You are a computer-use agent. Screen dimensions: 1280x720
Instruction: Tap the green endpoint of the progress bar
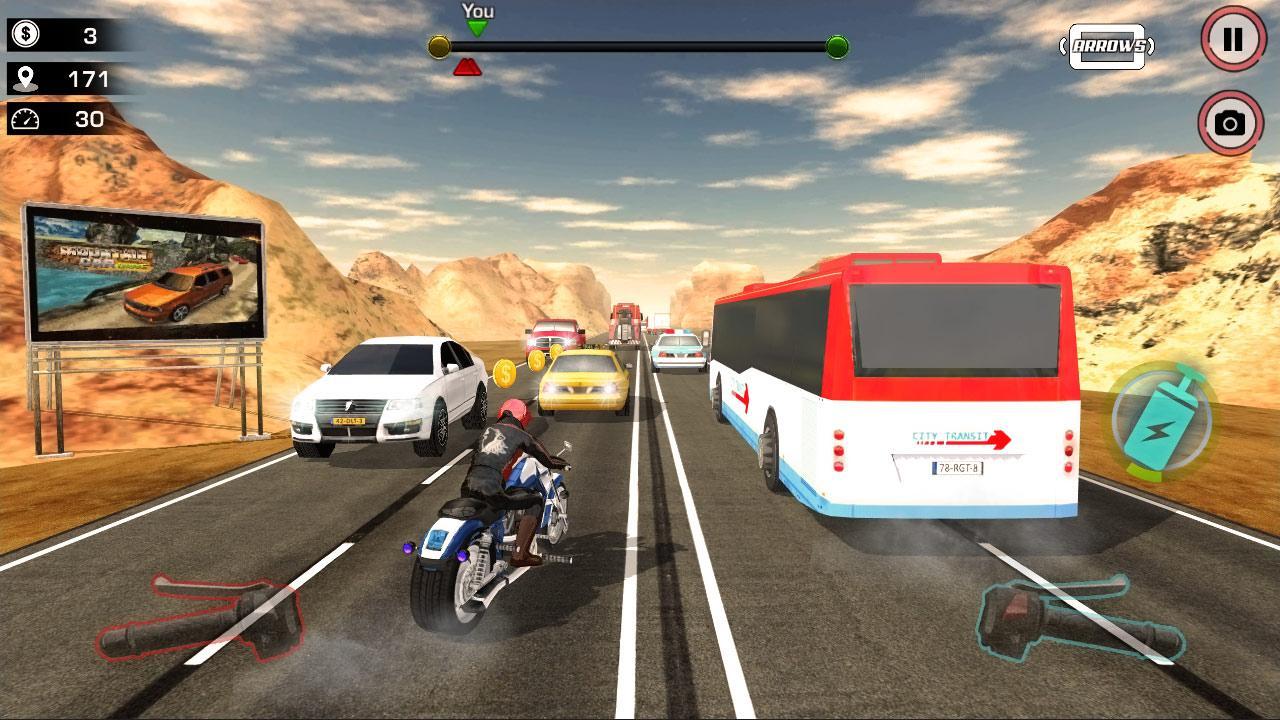(x=836, y=44)
